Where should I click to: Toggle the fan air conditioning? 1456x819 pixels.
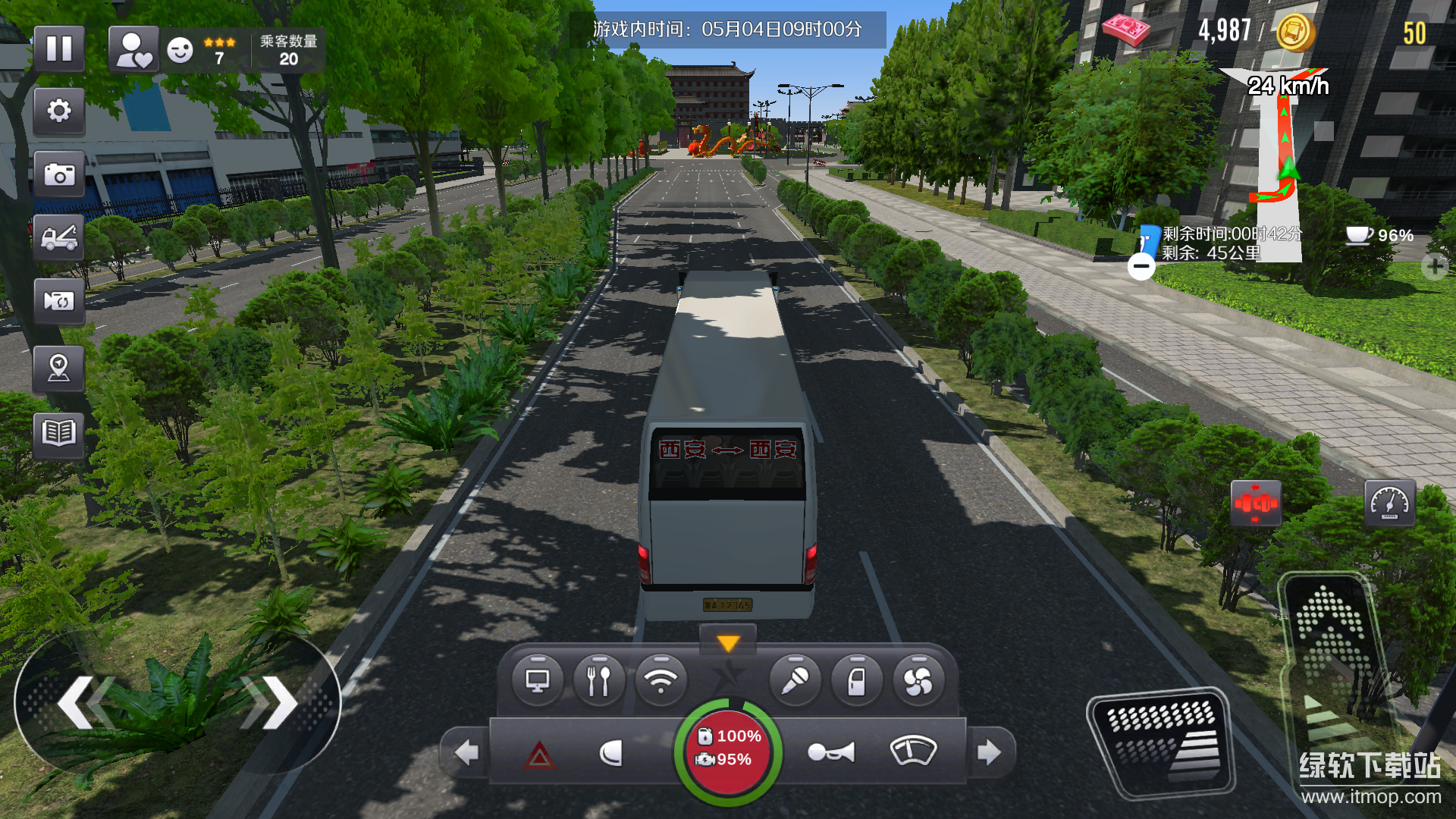[x=918, y=680]
